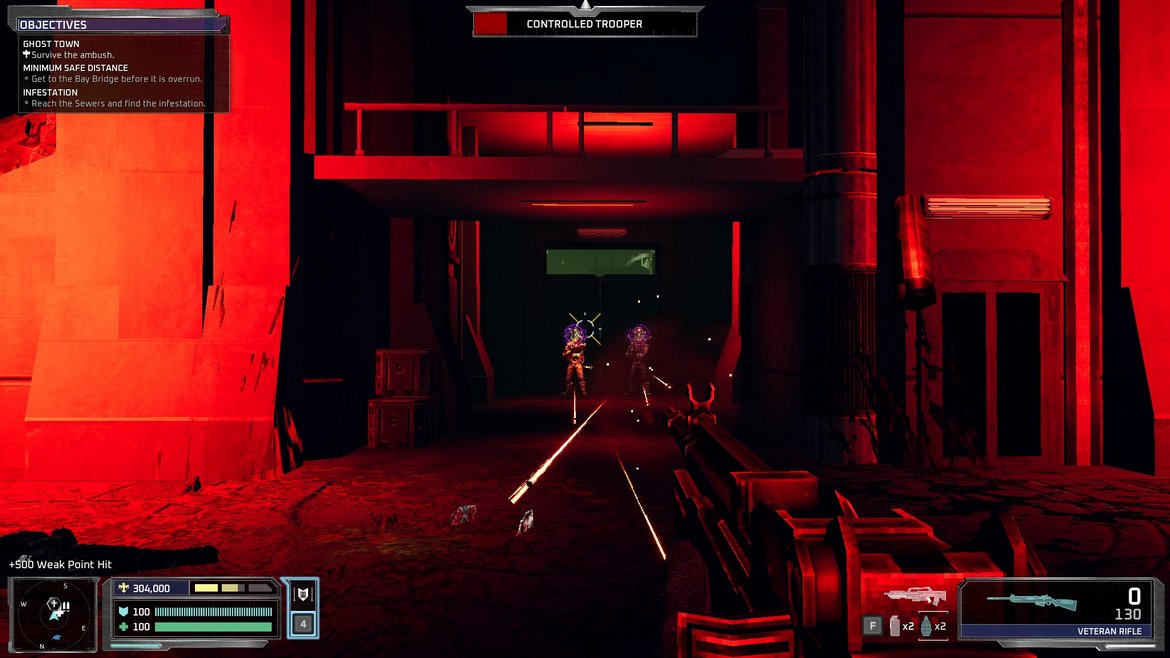Screen dimensions: 1170x658
Task: Open the Objectives tracker panel
Action: point(54,25)
